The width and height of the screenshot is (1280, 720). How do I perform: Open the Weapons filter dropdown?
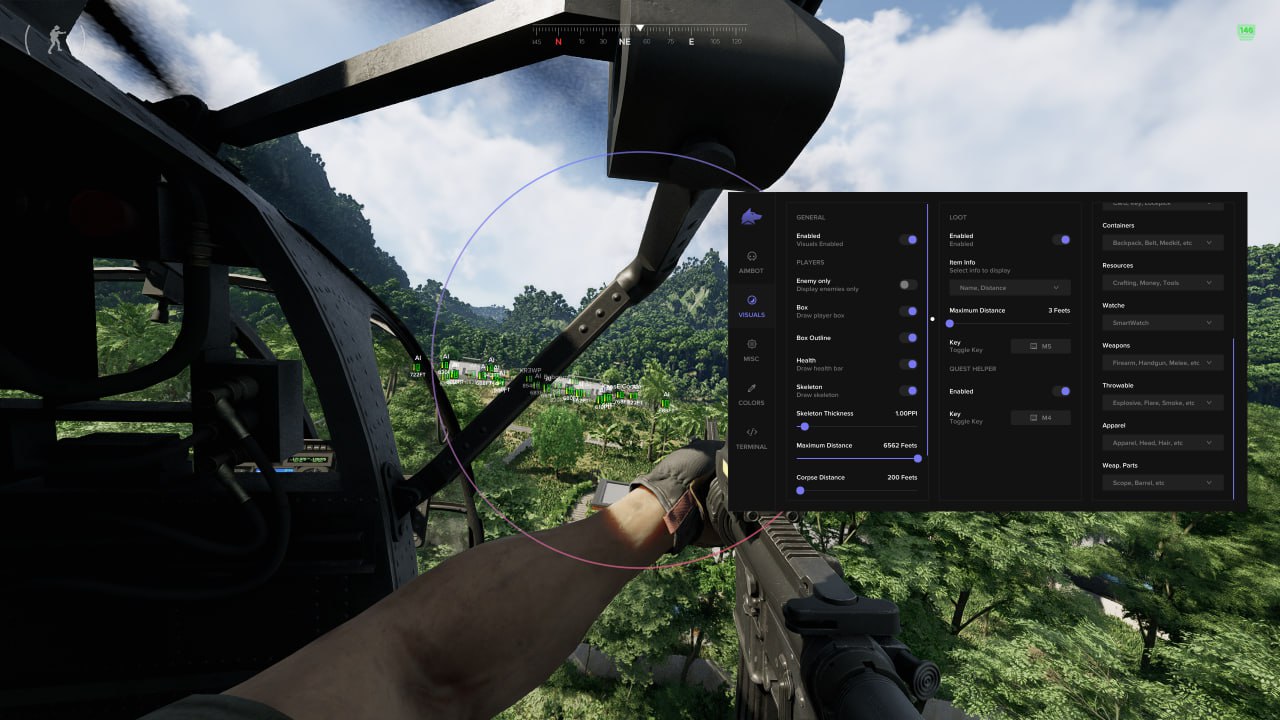1161,362
